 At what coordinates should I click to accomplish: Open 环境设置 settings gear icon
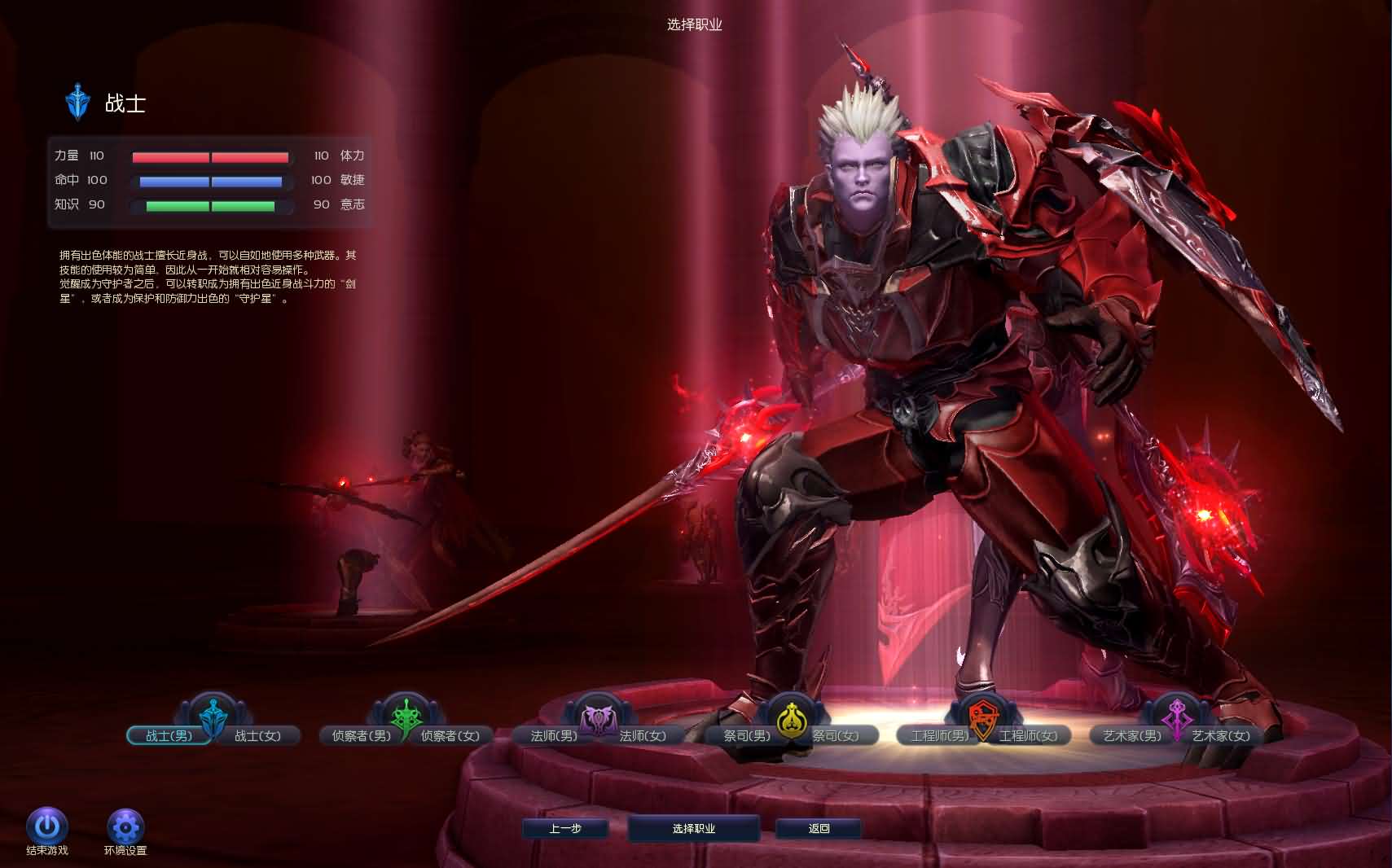125,827
